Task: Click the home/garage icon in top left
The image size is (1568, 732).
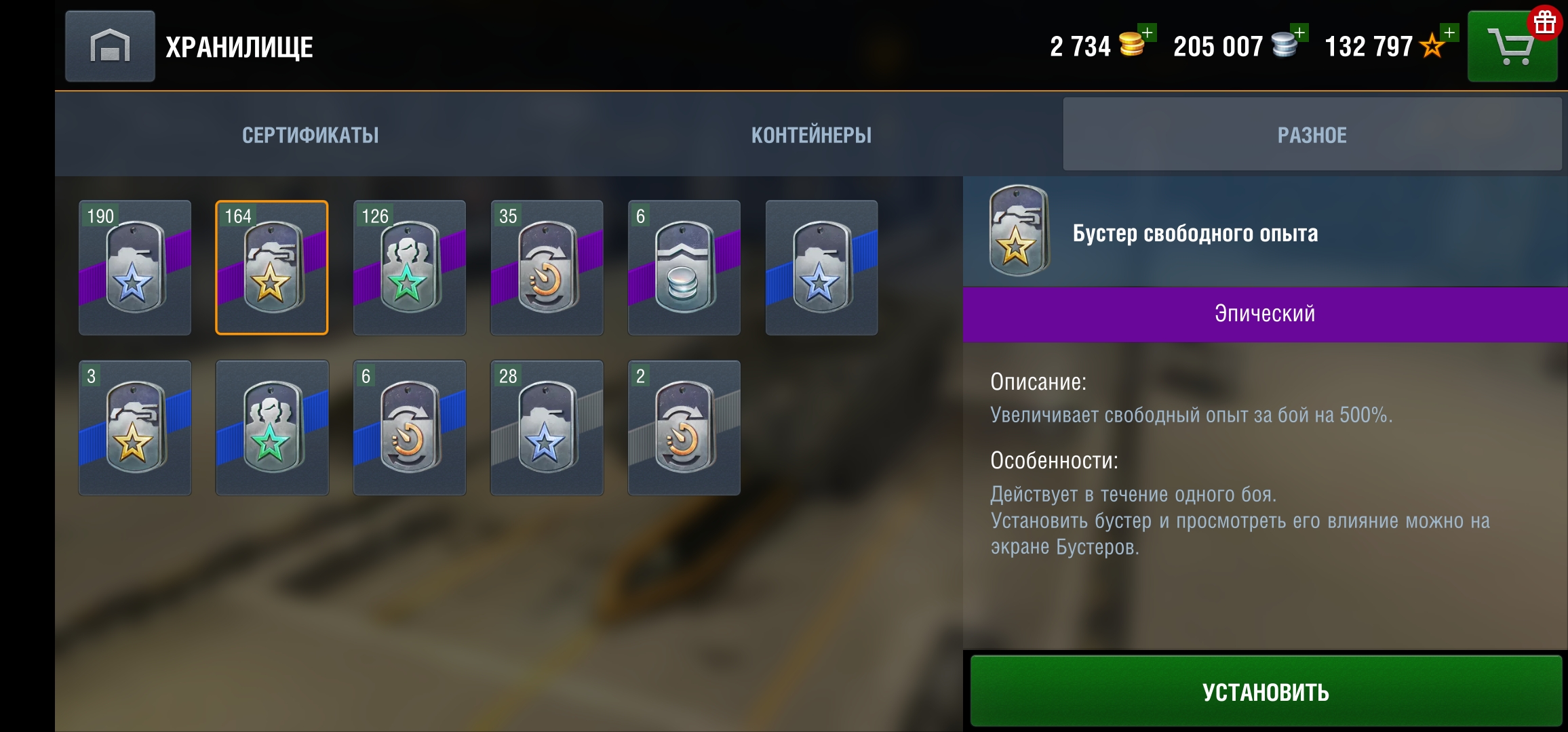Action: [x=109, y=46]
